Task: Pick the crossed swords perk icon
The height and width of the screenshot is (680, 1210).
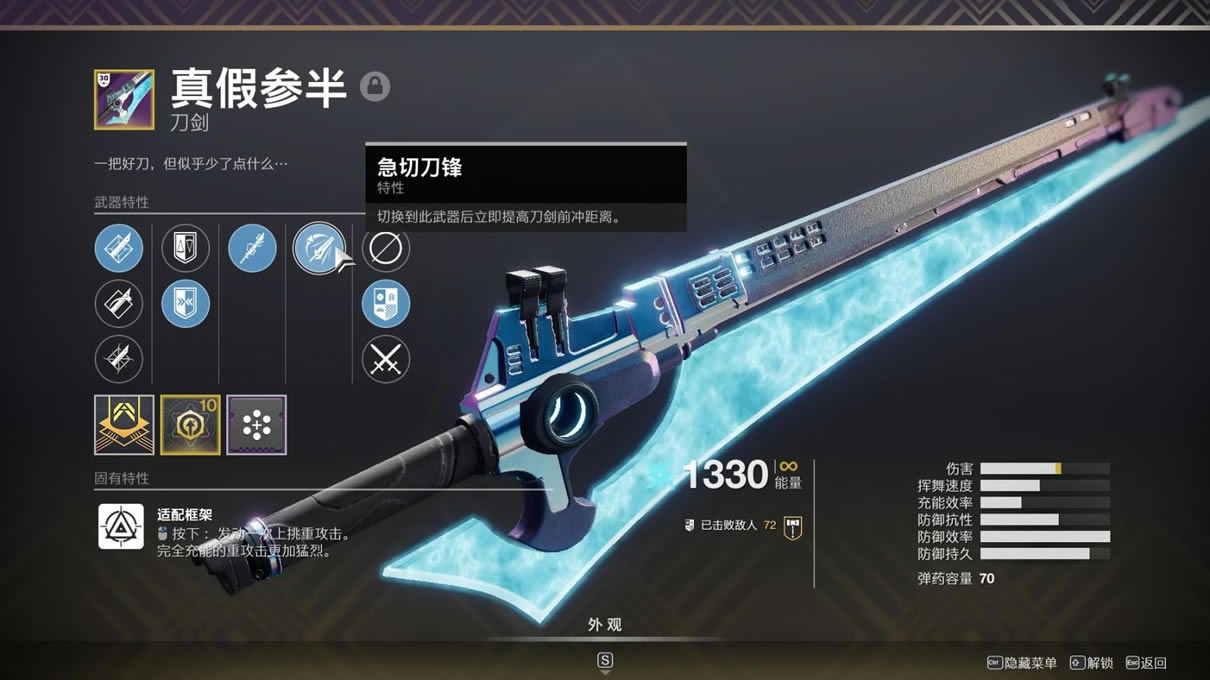Action: coord(386,360)
